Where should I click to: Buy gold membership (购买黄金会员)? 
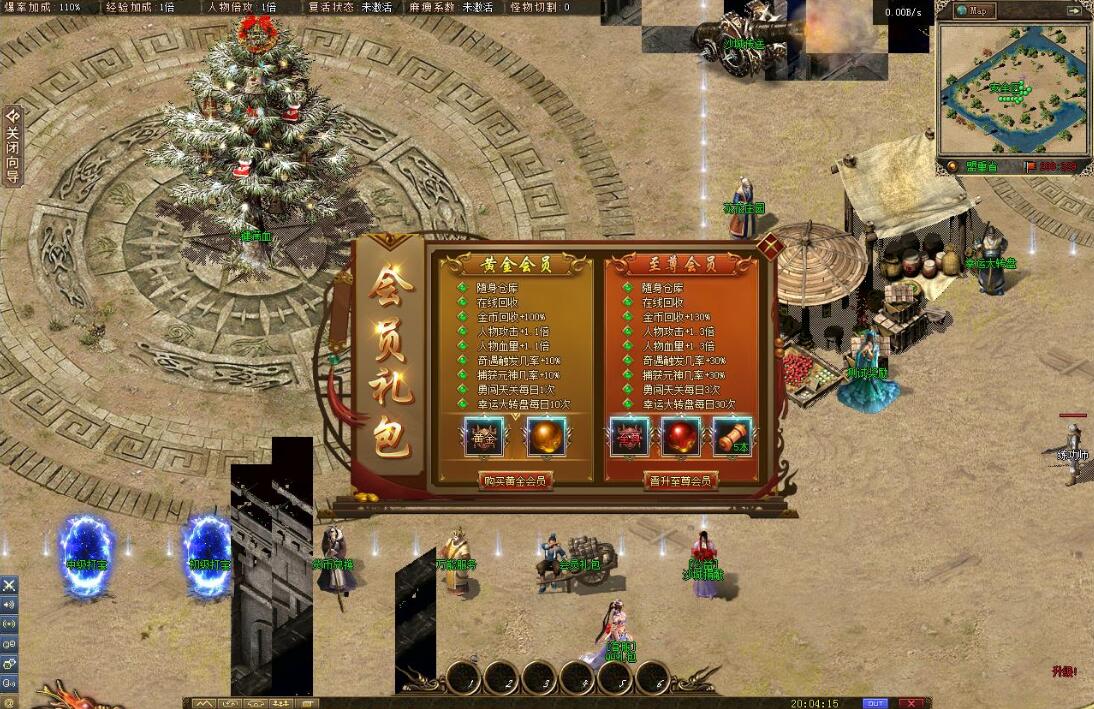[515, 481]
